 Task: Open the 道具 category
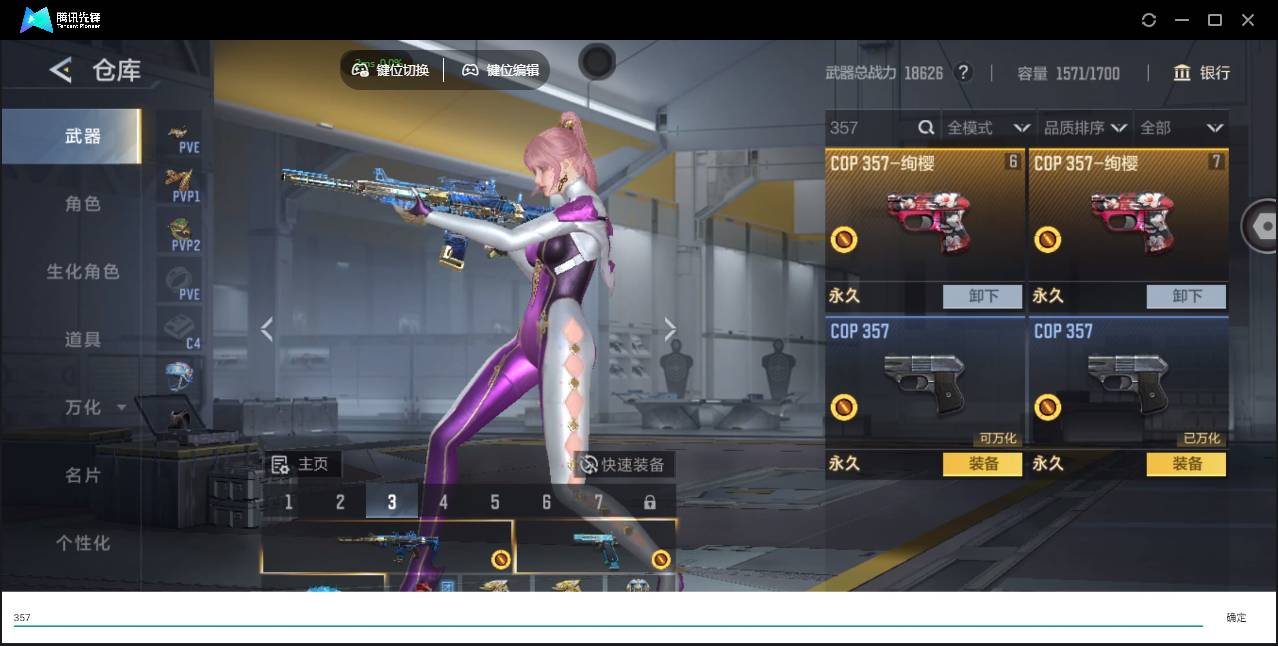click(x=82, y=340)
